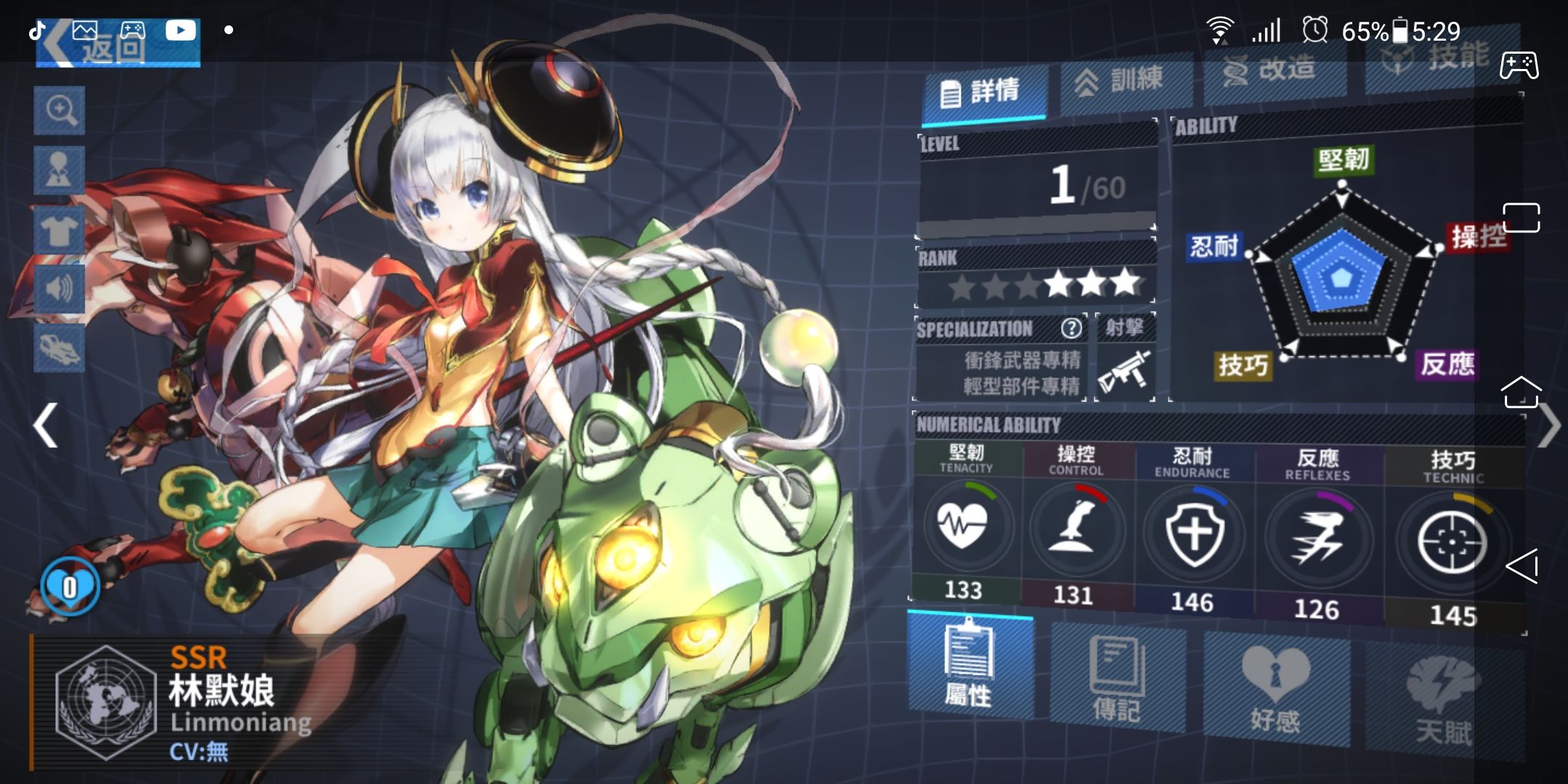Play voice with the speaker icon
This screenshot has width=1568, height=784.
coord(60,289)
